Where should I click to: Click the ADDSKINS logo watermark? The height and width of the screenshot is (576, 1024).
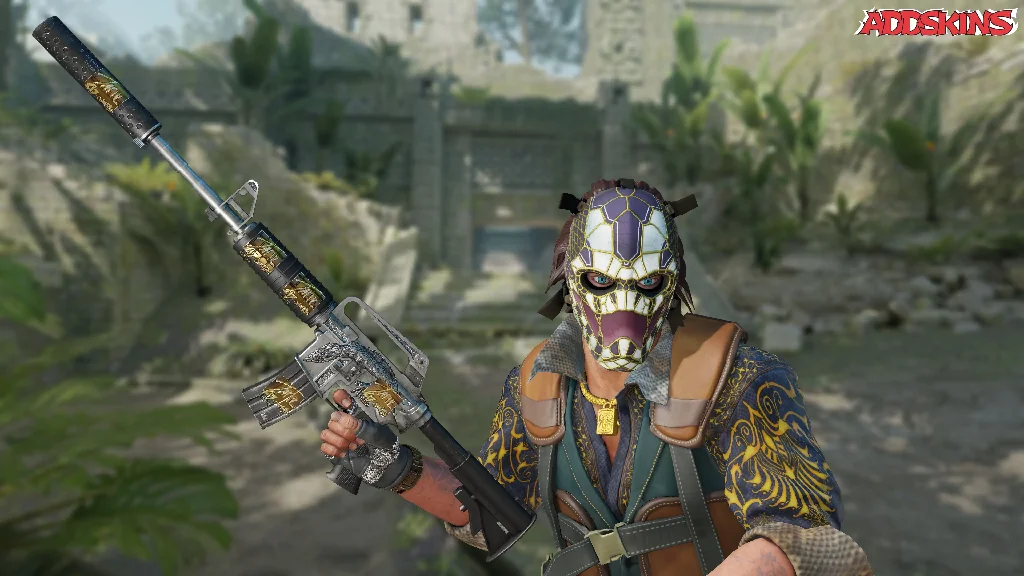pyautogui.click(x=935, y=22)
